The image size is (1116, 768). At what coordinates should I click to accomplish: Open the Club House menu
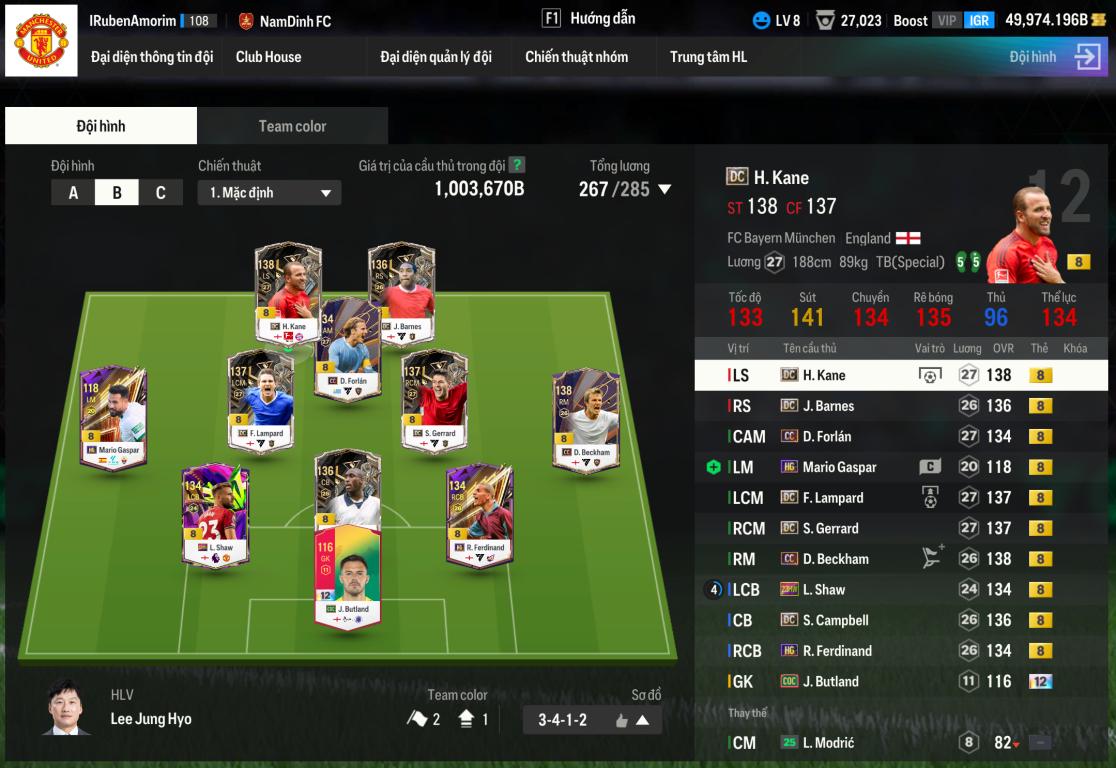[x=268, y=57]
